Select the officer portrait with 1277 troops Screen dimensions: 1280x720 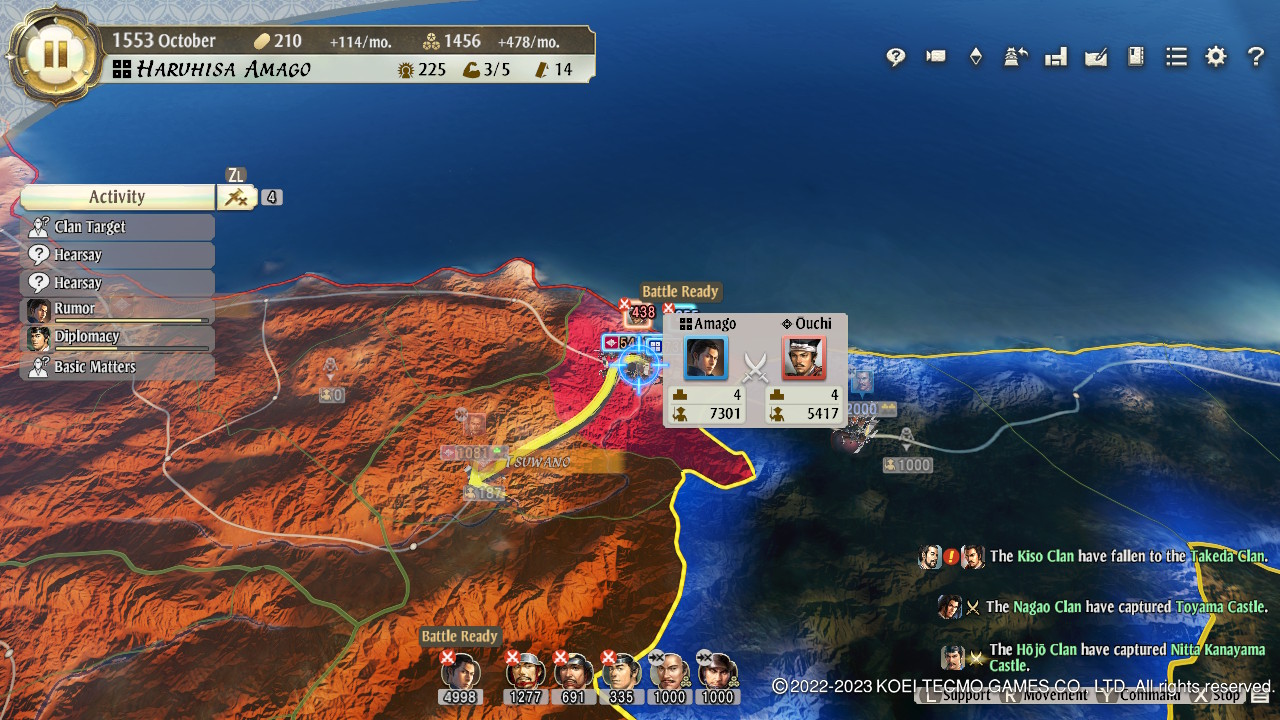click(x=526, y=672)
